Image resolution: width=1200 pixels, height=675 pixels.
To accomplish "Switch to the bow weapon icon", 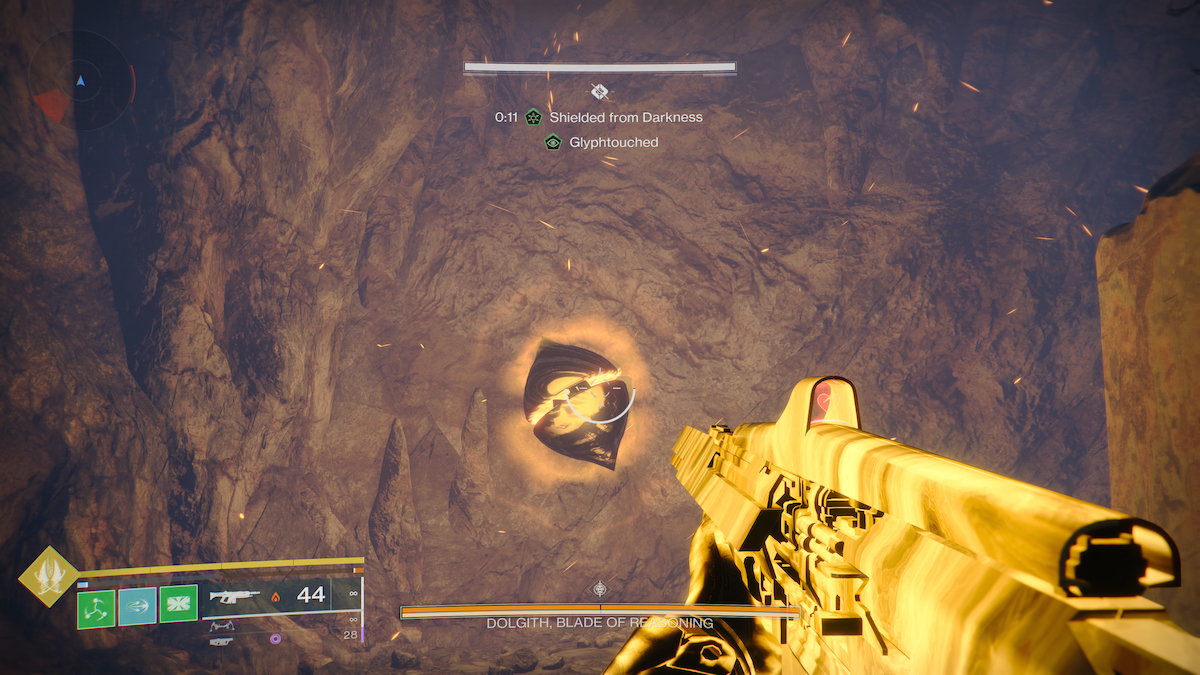I will pos(222,625).
